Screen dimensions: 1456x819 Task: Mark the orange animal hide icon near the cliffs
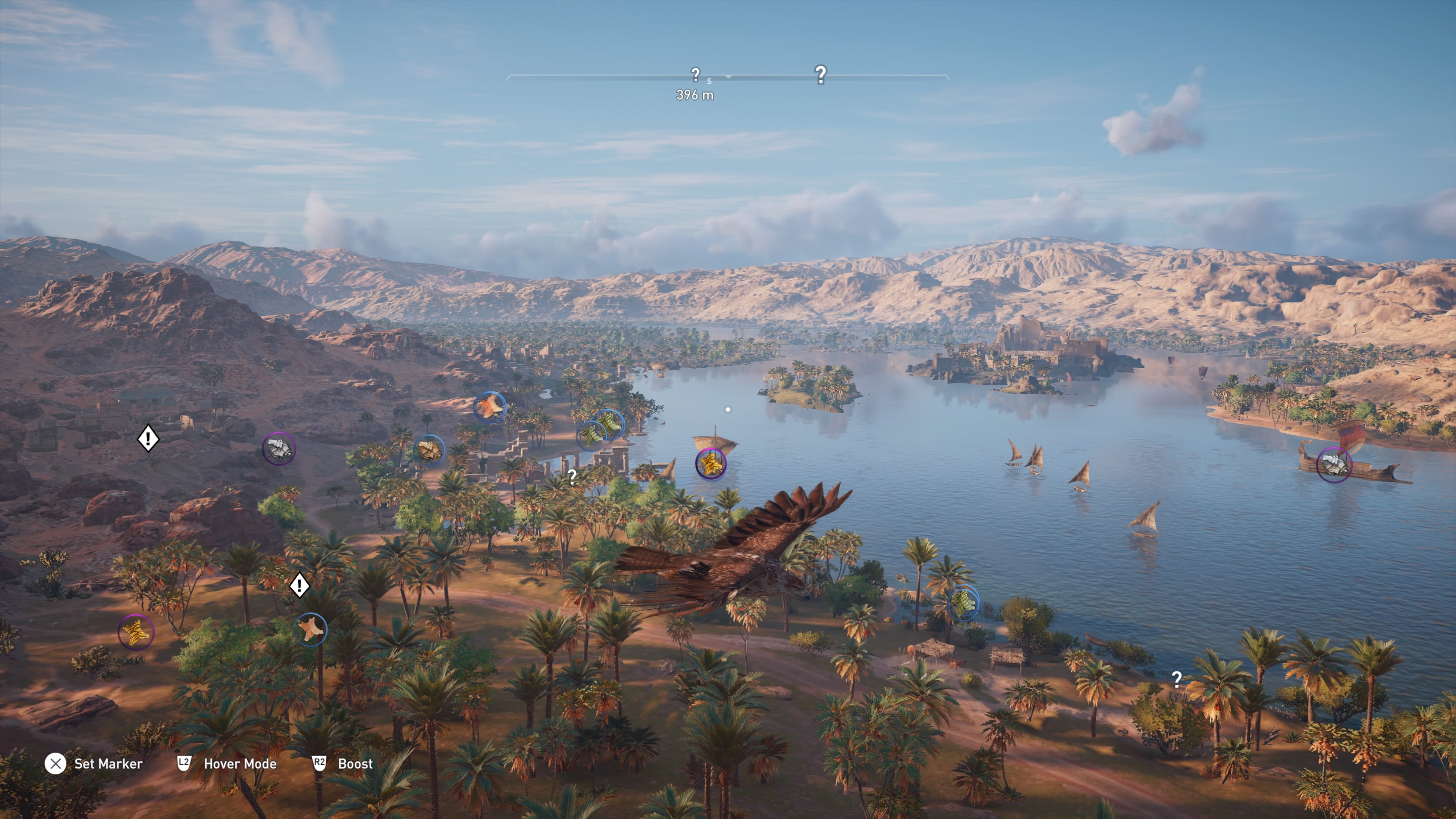pyautogui.click(x=489, y=406)
